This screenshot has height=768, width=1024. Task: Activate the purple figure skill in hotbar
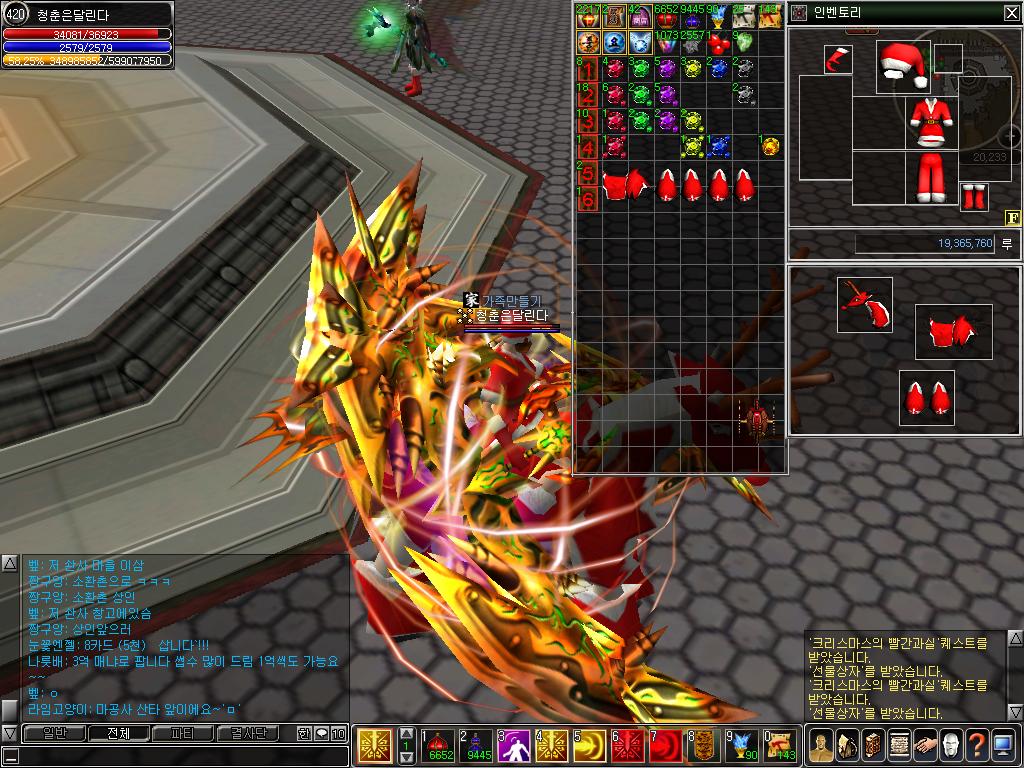click(x=515, y=745)
